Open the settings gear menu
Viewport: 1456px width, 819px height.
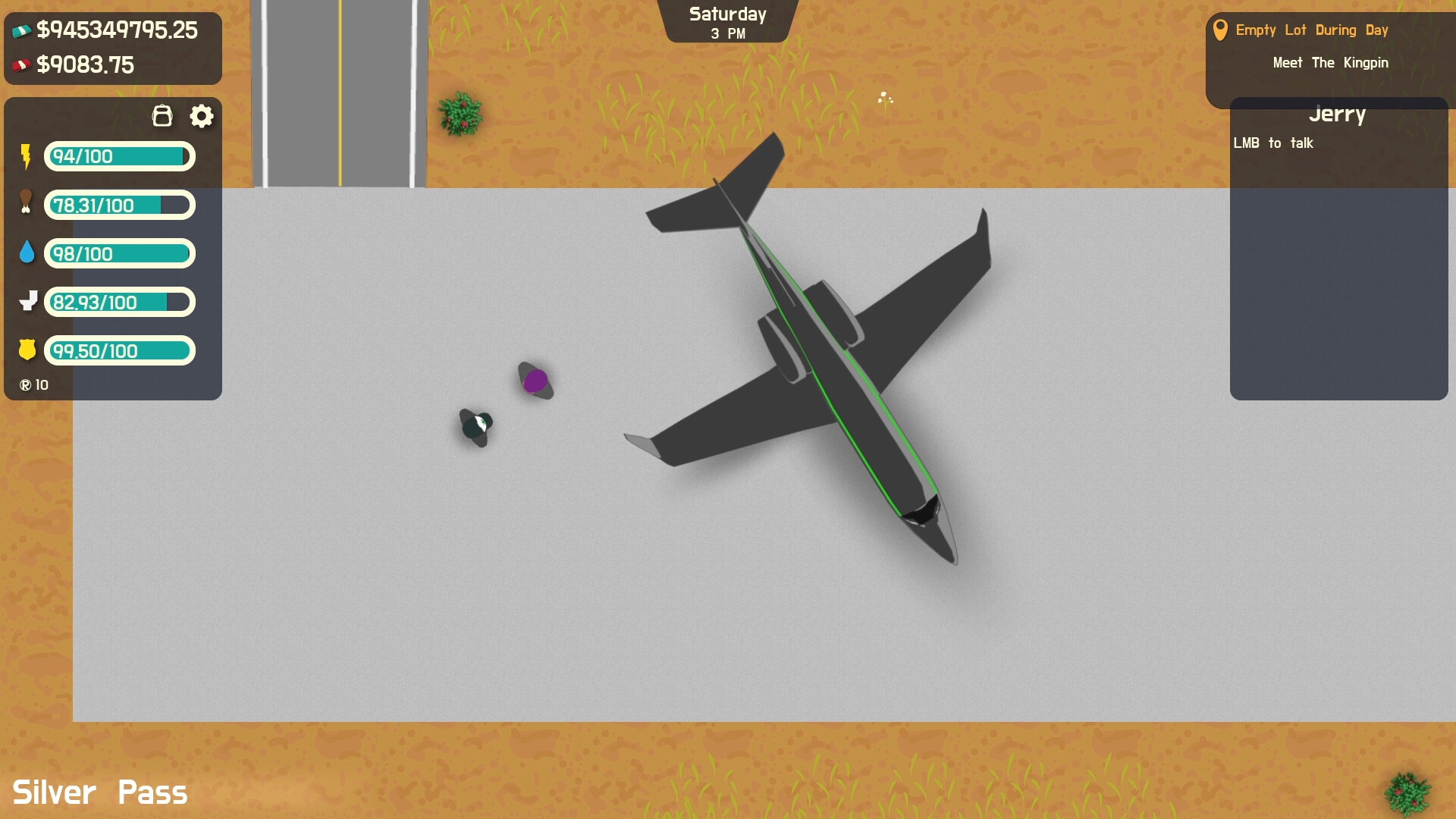click(201, 115)
